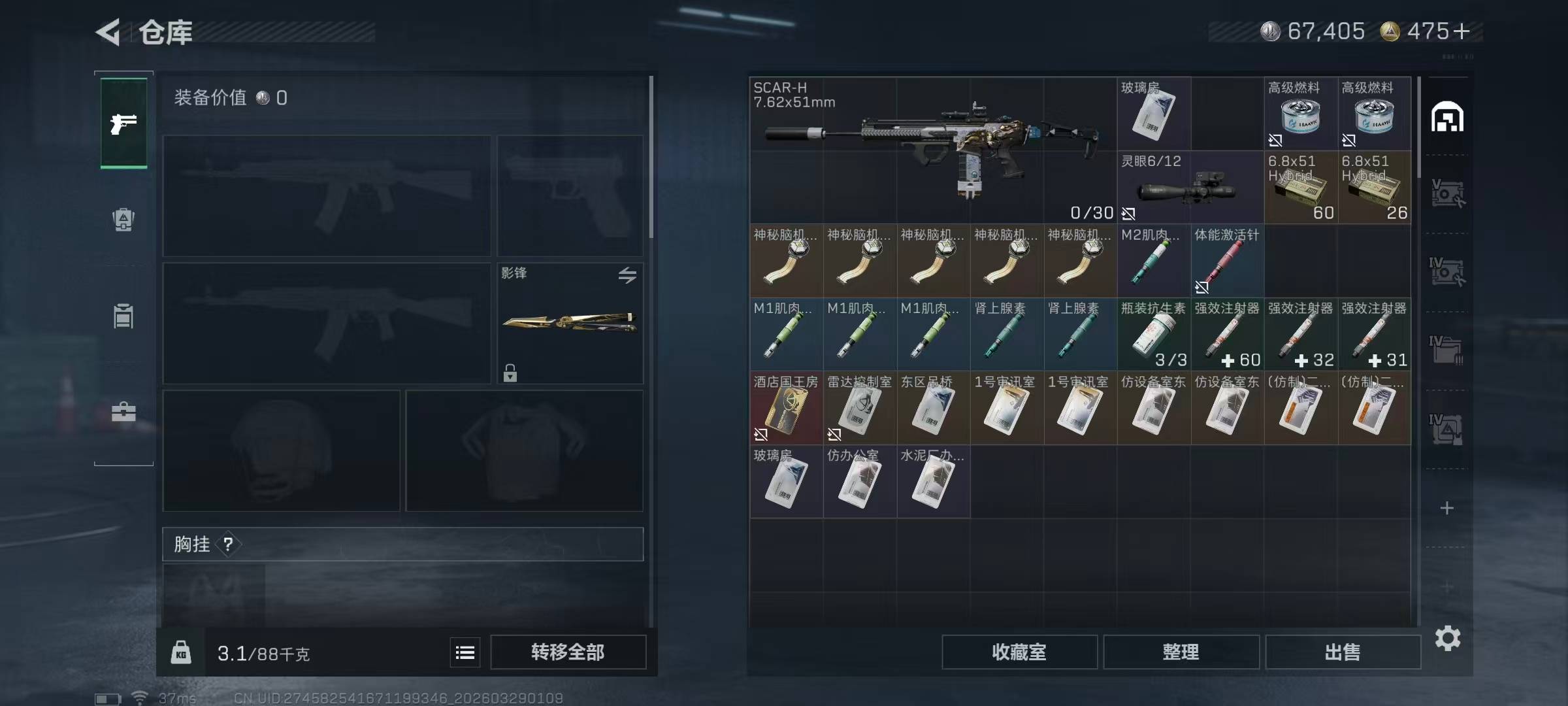Tap the 出售 sell button
Viewport: 1568px width, 706px height.
tap(1343, 652)
